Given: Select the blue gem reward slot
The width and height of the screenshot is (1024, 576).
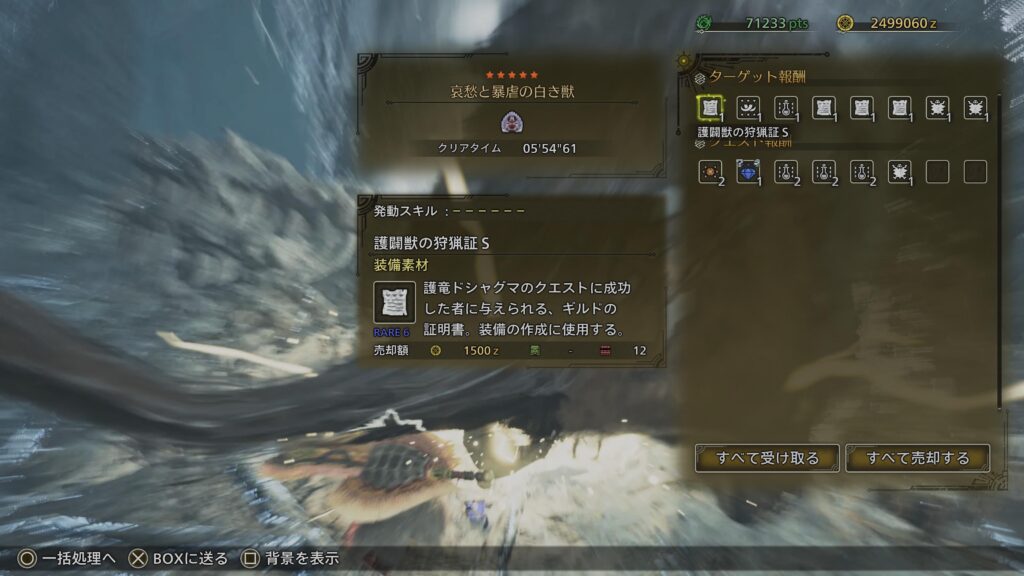Looking at the screenshot, I should tap(748, 172).
